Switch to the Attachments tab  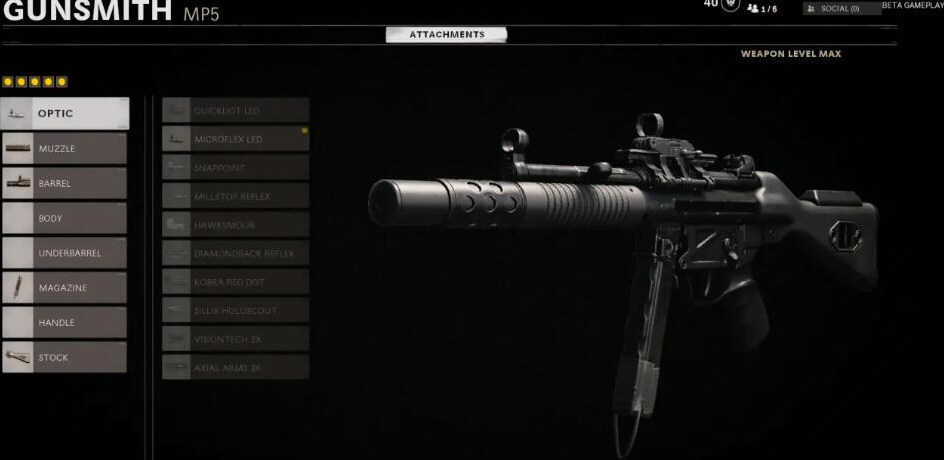(446, 35)
